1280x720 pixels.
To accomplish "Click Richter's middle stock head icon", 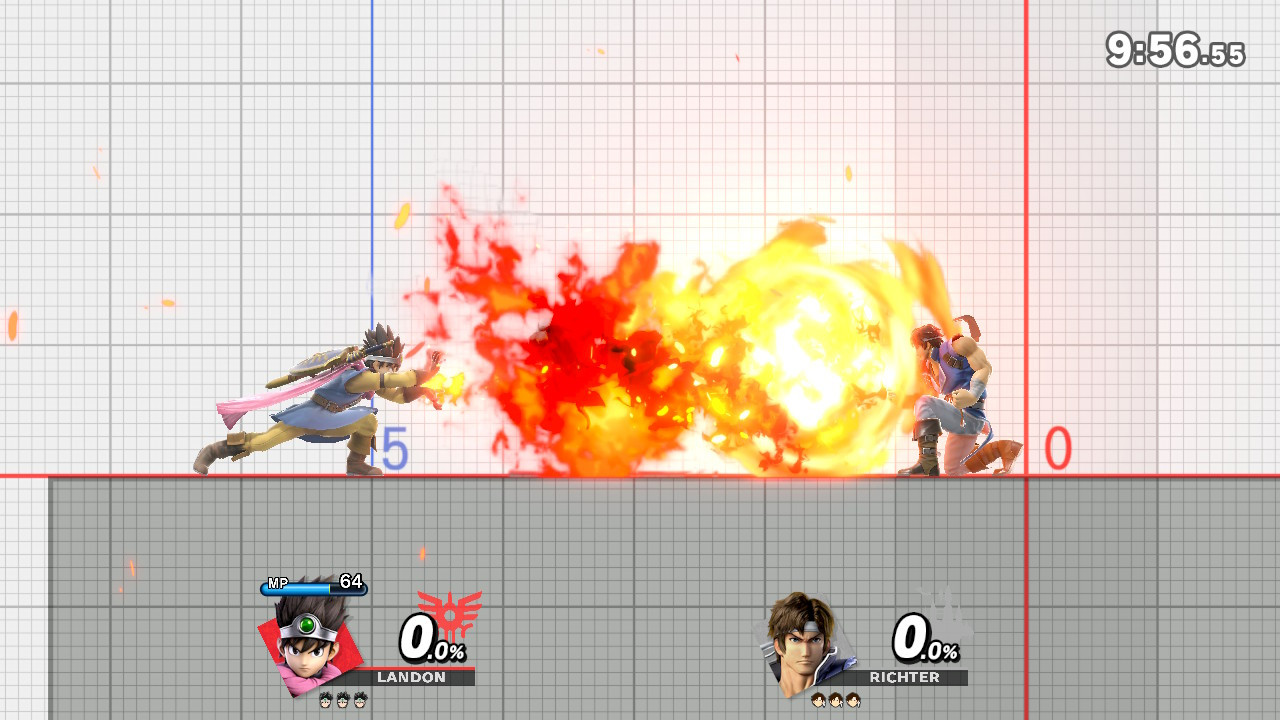I will click(836, 701).
